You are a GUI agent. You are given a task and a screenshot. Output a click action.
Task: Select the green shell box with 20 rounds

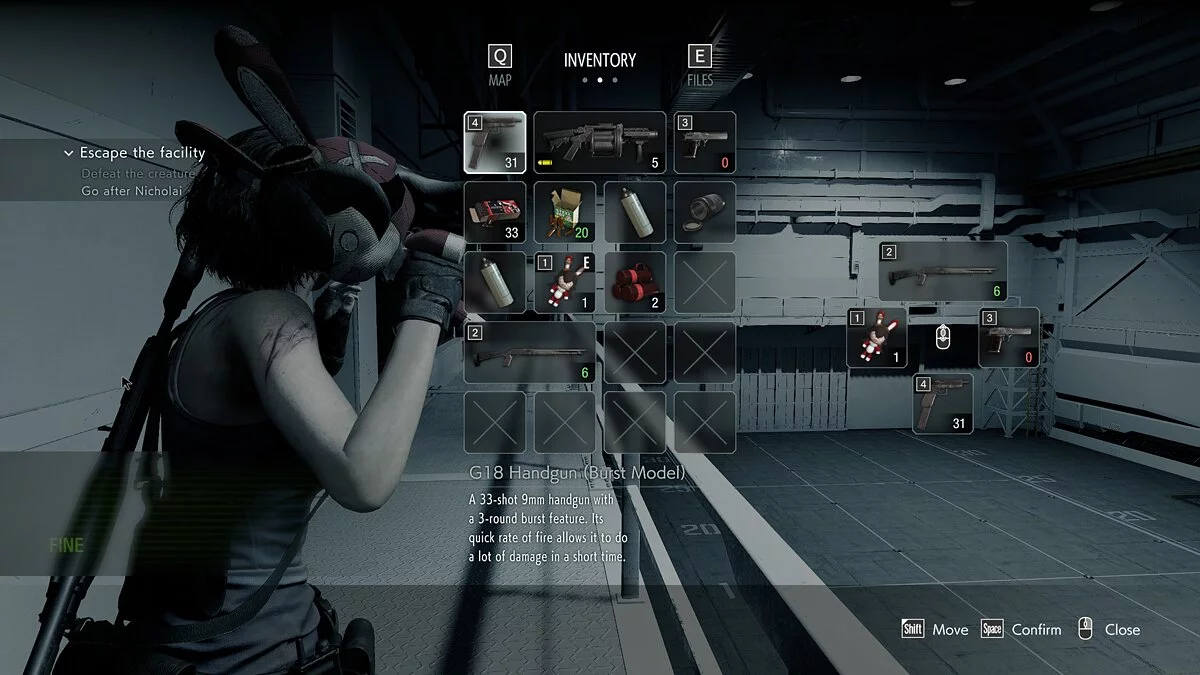click(x=565, y=211)
